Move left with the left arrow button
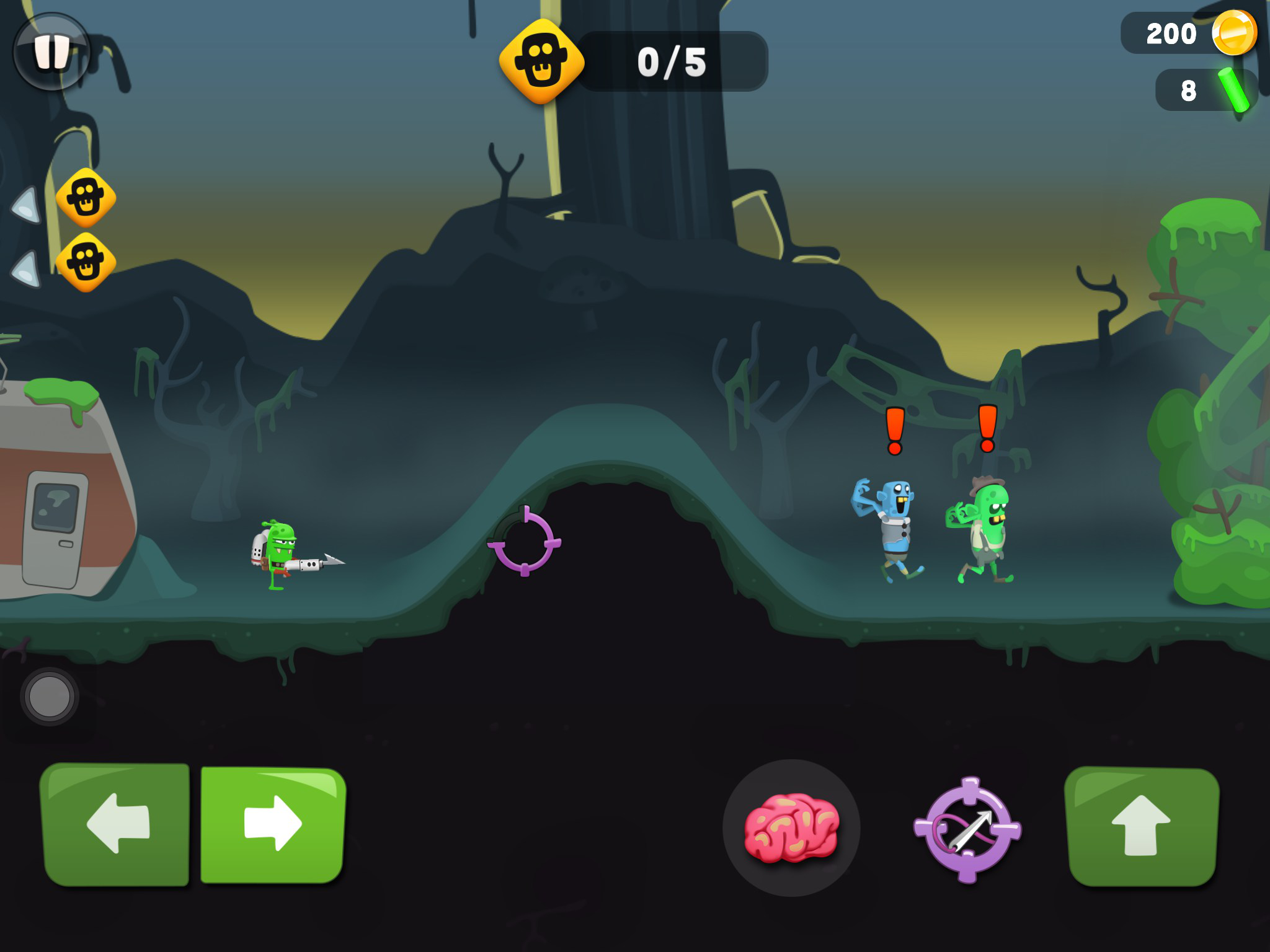Image resolution: width=1270 pixels, height=952 pixels. pyautogui.click(x=116, y=825)
